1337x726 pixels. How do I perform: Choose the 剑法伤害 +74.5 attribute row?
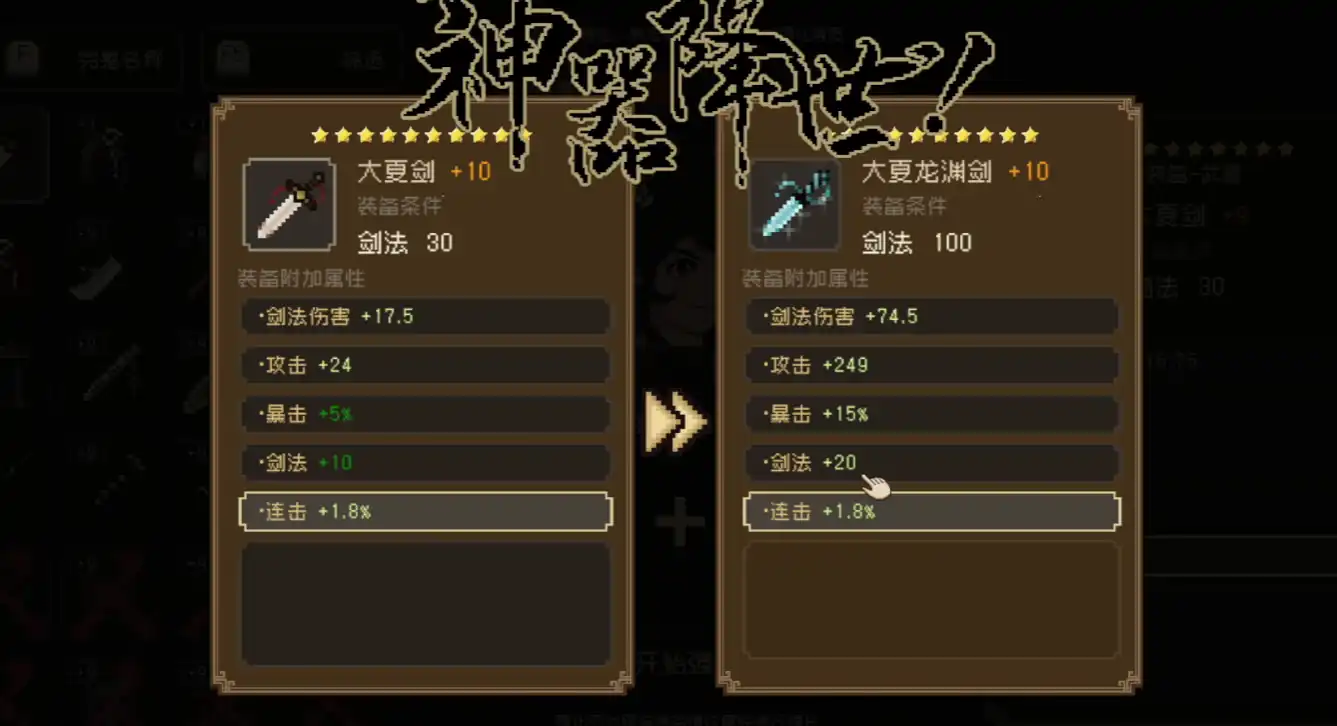931,317
